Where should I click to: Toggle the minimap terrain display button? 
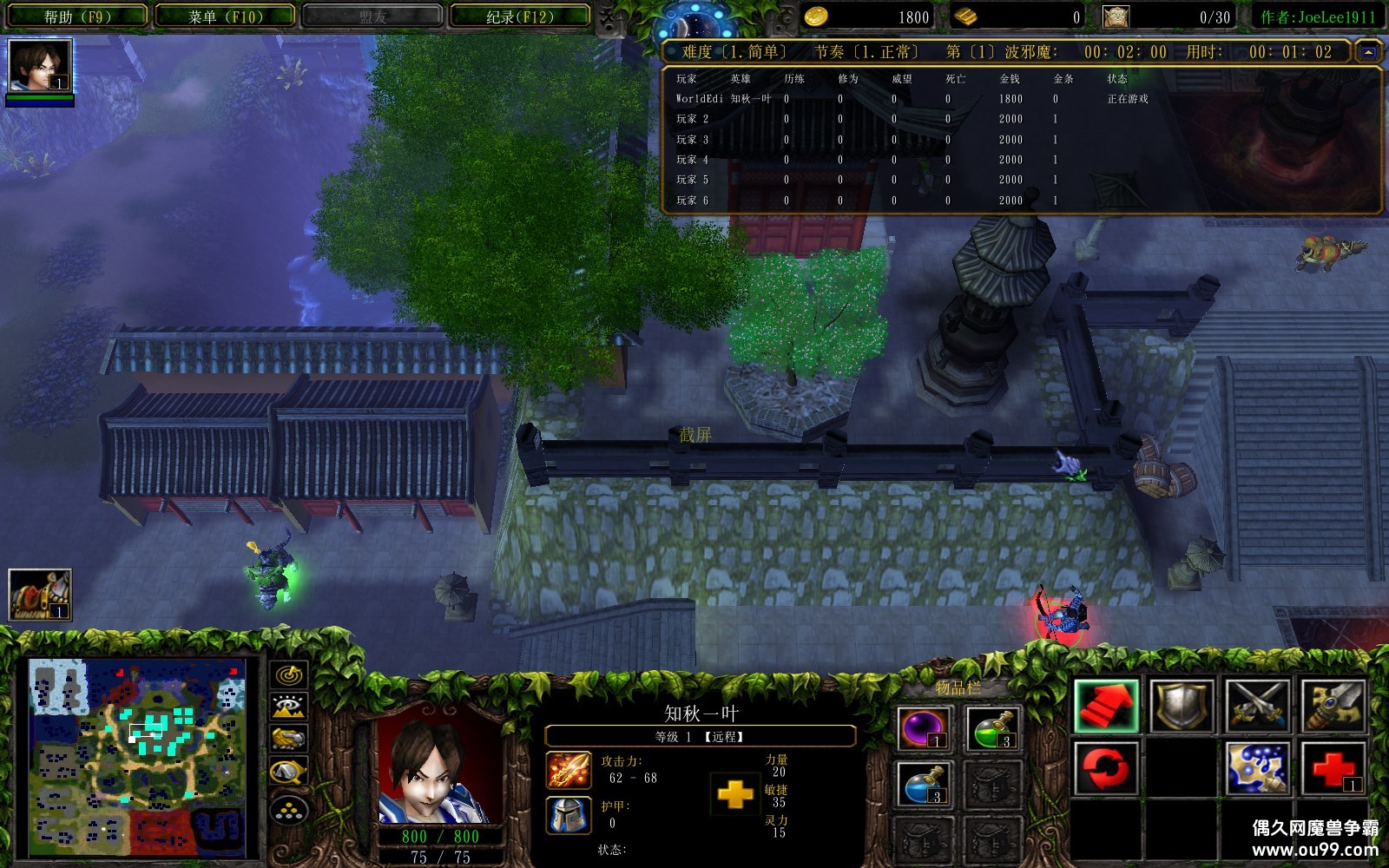(289, 707)
